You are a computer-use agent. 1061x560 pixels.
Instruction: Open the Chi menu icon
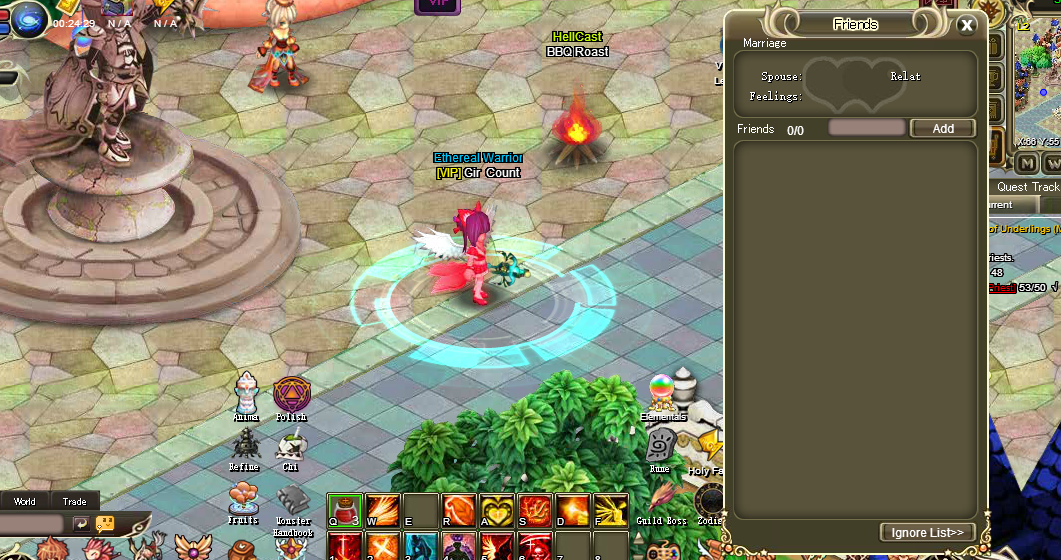(291, 446)
